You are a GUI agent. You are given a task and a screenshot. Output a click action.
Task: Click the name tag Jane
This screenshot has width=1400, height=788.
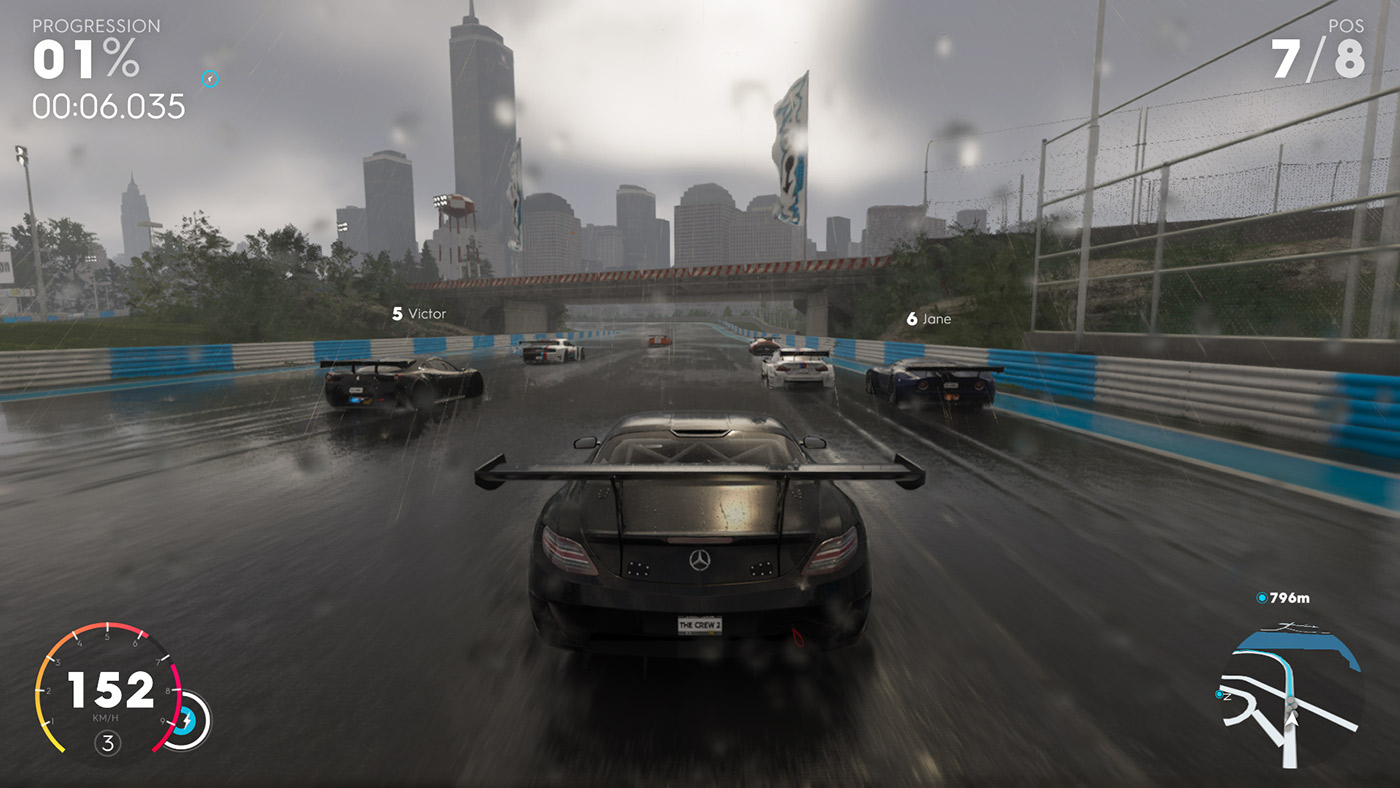937,318
